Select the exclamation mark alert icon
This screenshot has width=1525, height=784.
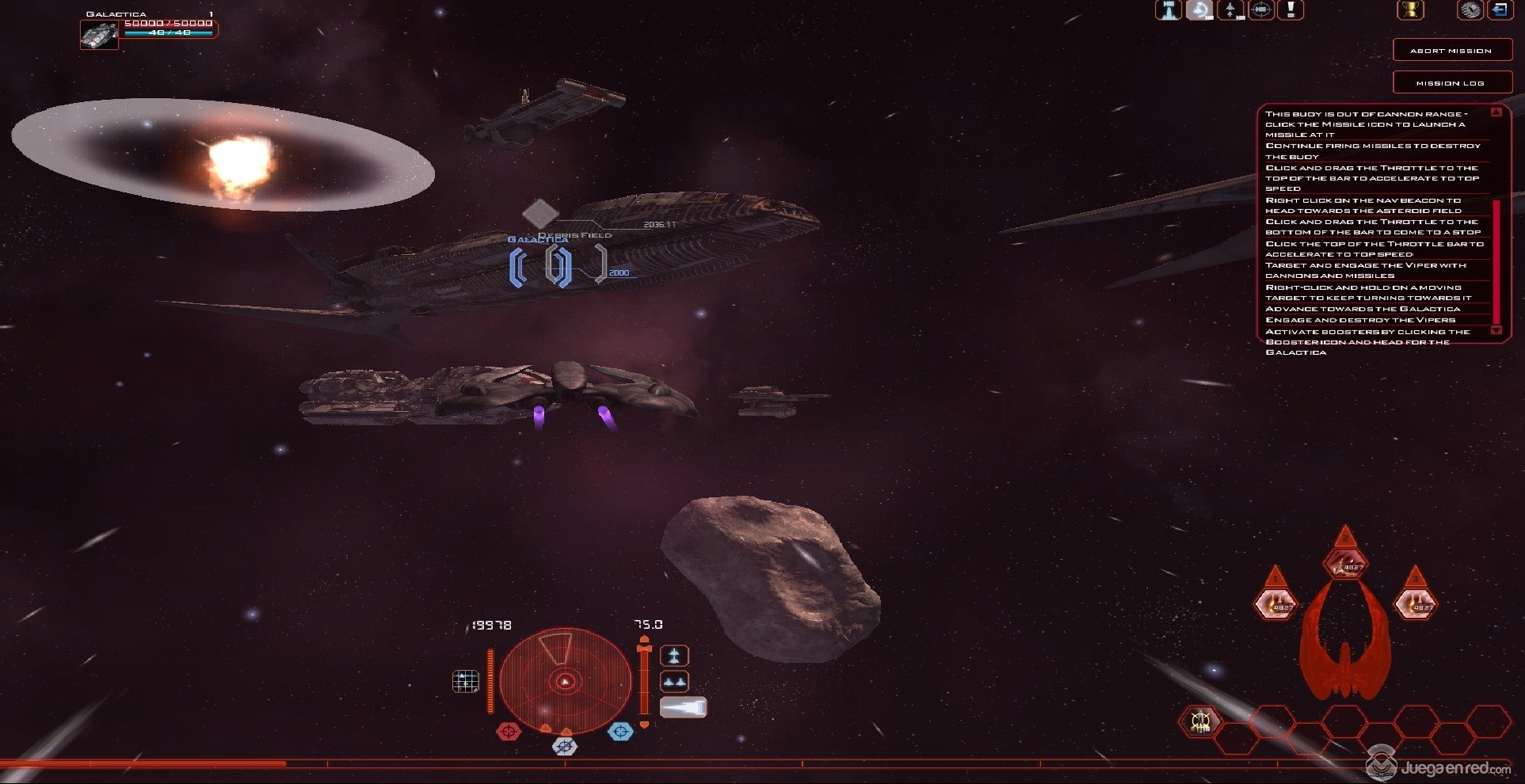tap(1291, 10)
